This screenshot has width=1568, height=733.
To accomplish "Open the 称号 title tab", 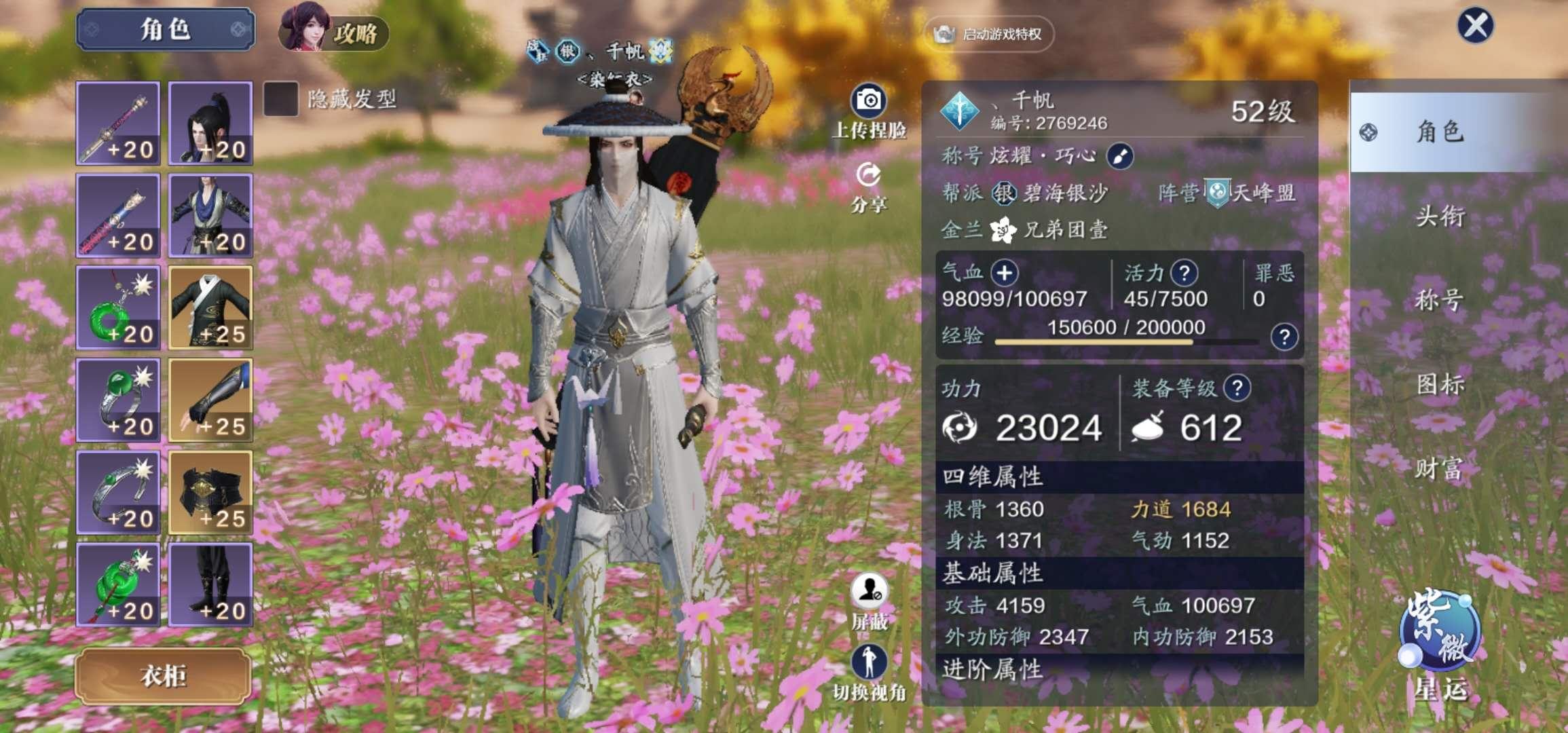I will point(1439,300).
